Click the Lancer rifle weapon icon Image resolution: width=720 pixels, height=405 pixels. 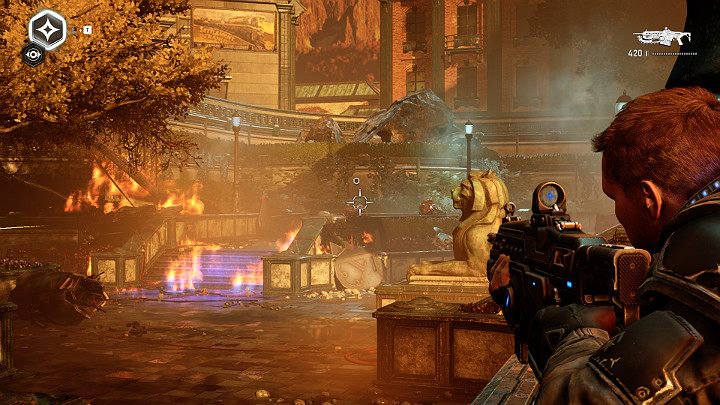[661, 35]
